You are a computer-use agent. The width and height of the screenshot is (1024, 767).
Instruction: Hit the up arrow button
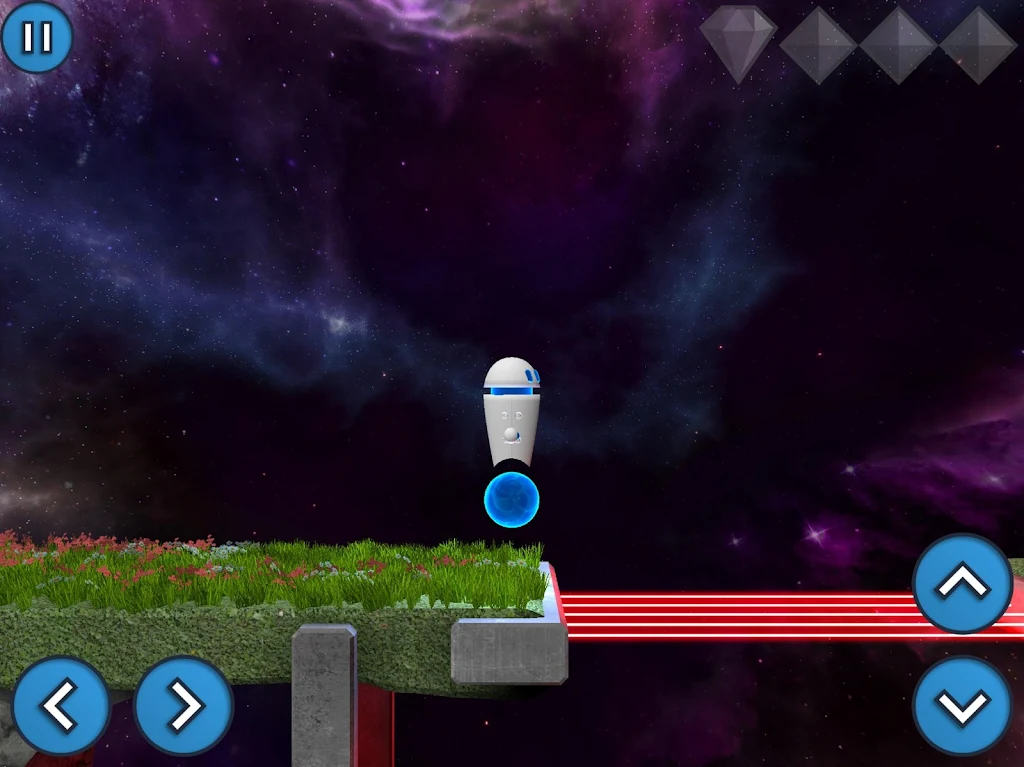pyautogui.click(x=962, y=584)
